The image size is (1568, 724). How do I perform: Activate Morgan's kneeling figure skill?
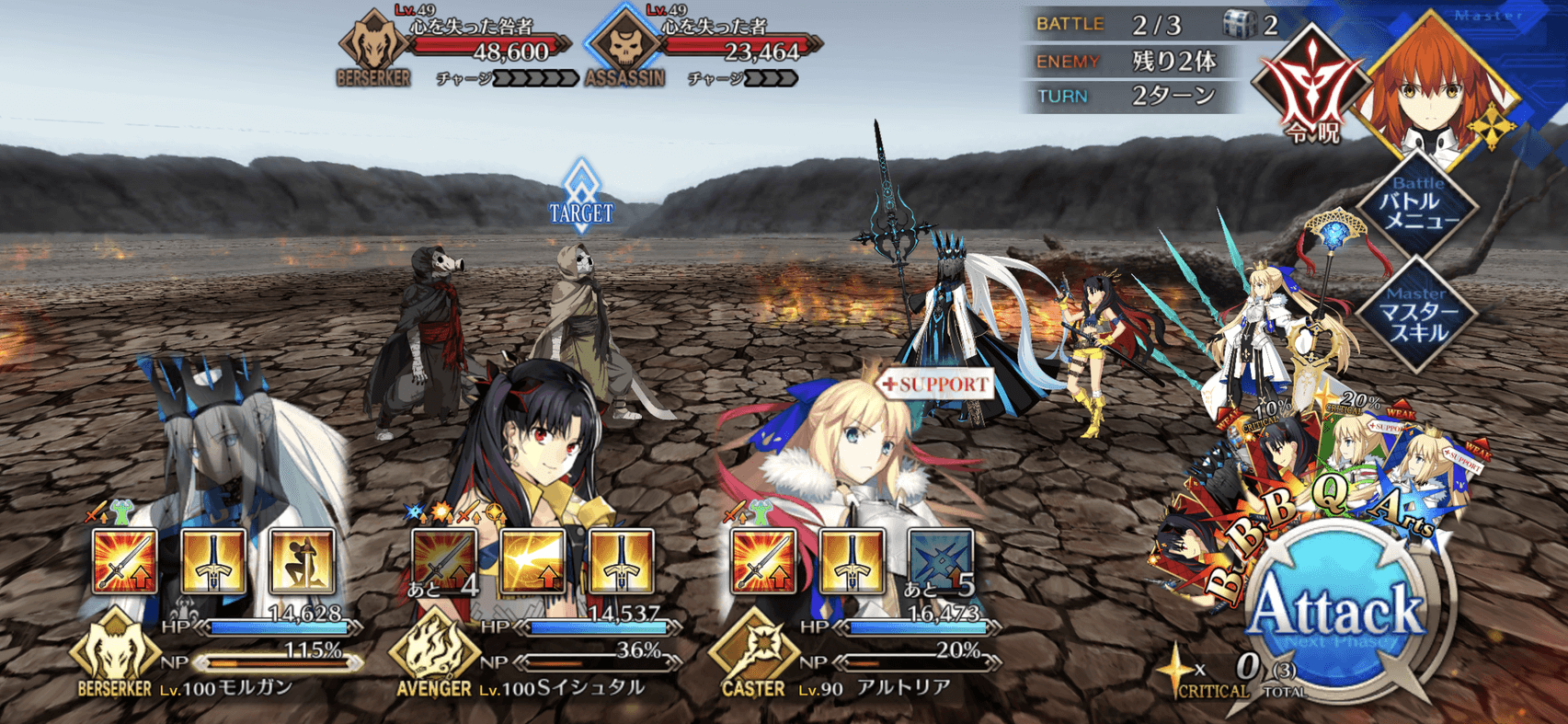(301, 560)
